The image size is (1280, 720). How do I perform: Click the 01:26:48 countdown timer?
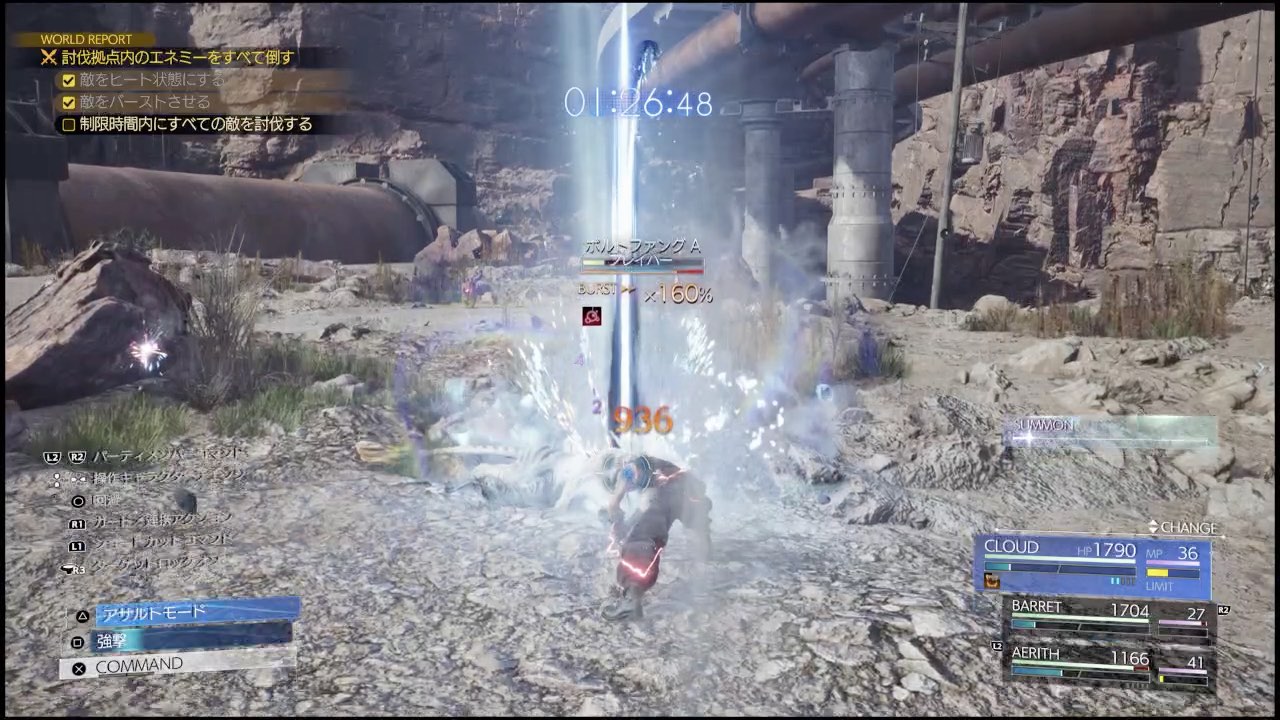point(639,100)
